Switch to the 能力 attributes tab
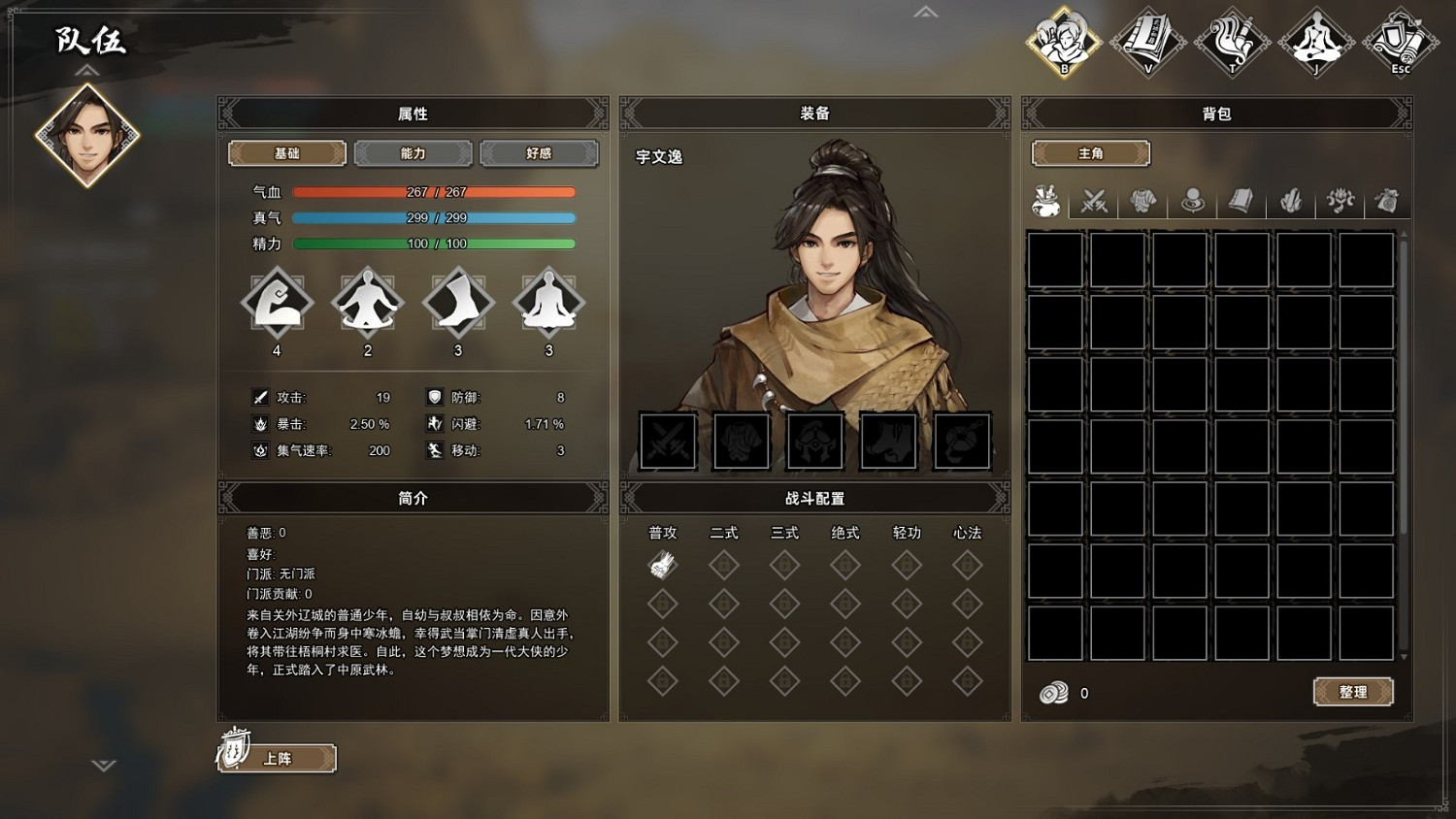This screenshot has width=1456, height=819. point(413,152)
